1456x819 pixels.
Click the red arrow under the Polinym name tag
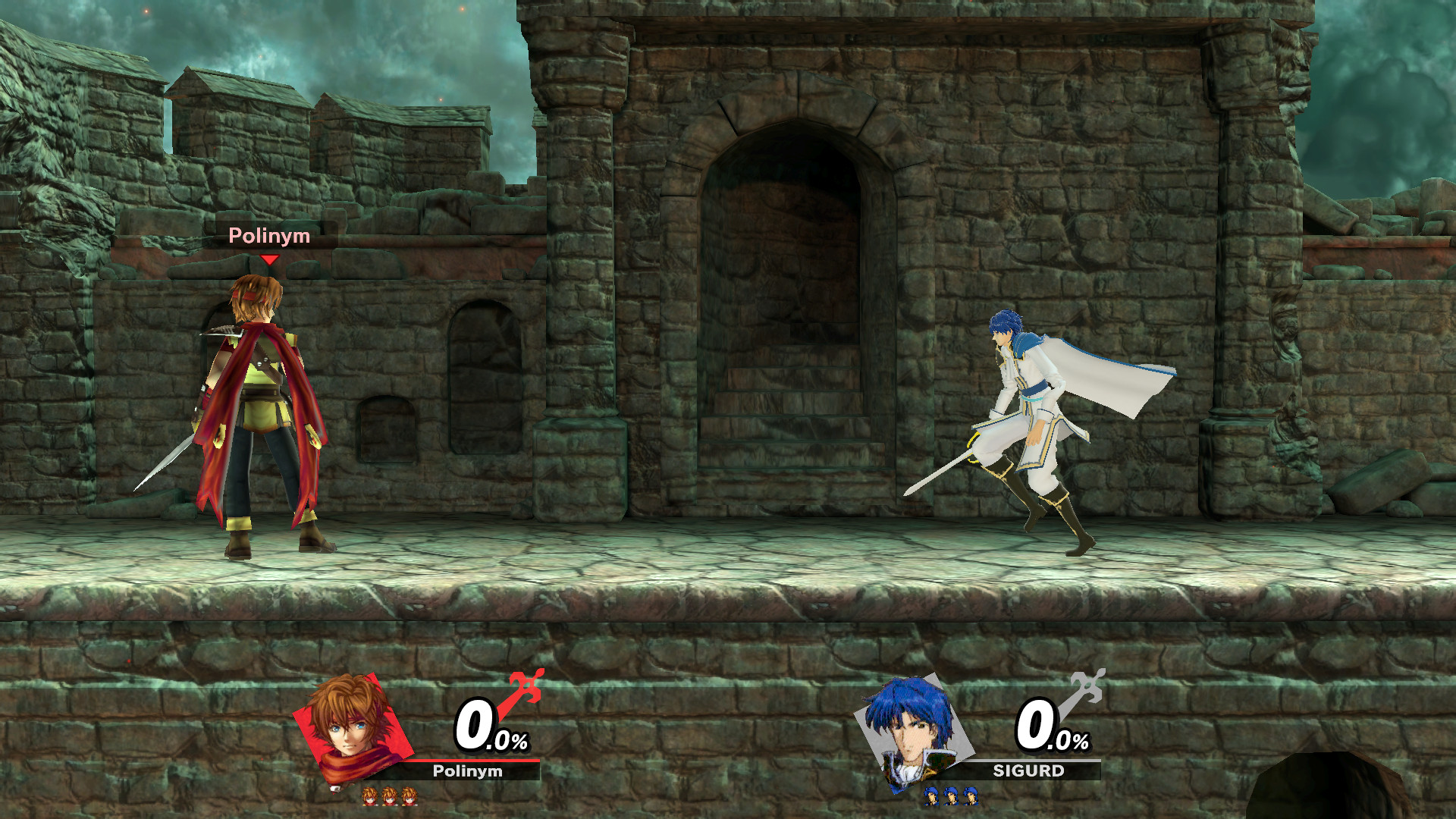(269, 259)
